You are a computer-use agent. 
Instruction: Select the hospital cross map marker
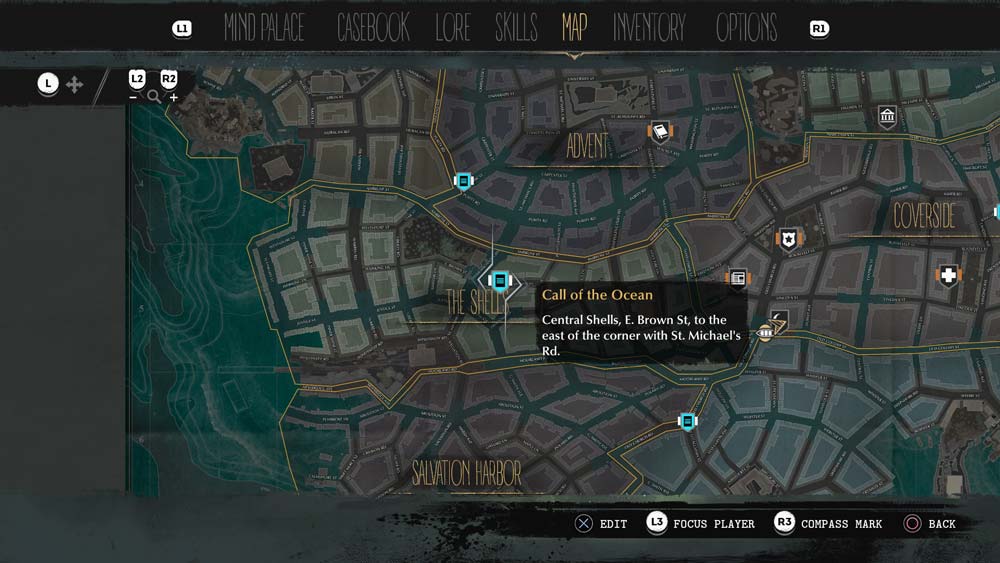(x=948, y=275)
